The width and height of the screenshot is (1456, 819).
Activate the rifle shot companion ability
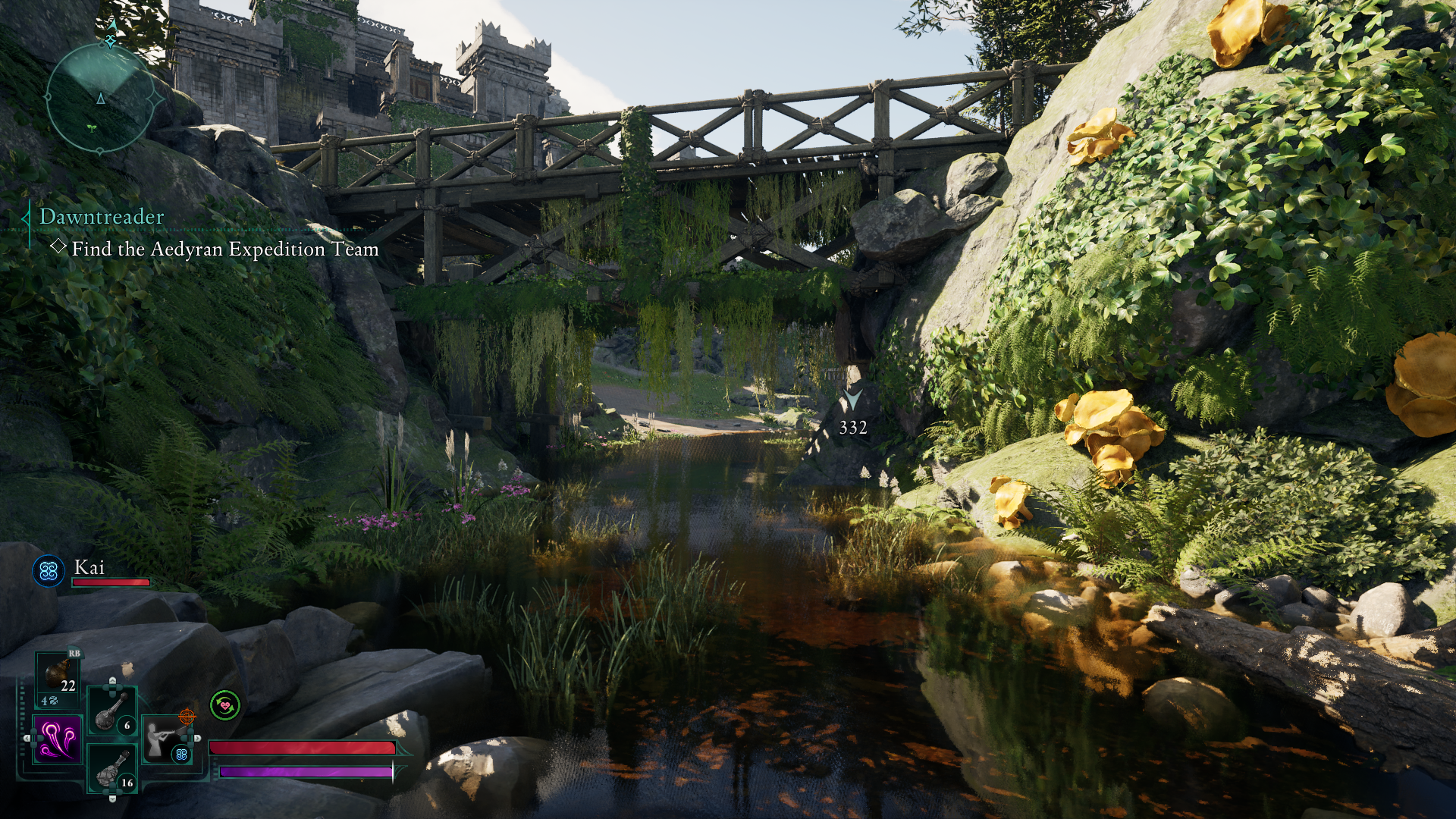167,739
